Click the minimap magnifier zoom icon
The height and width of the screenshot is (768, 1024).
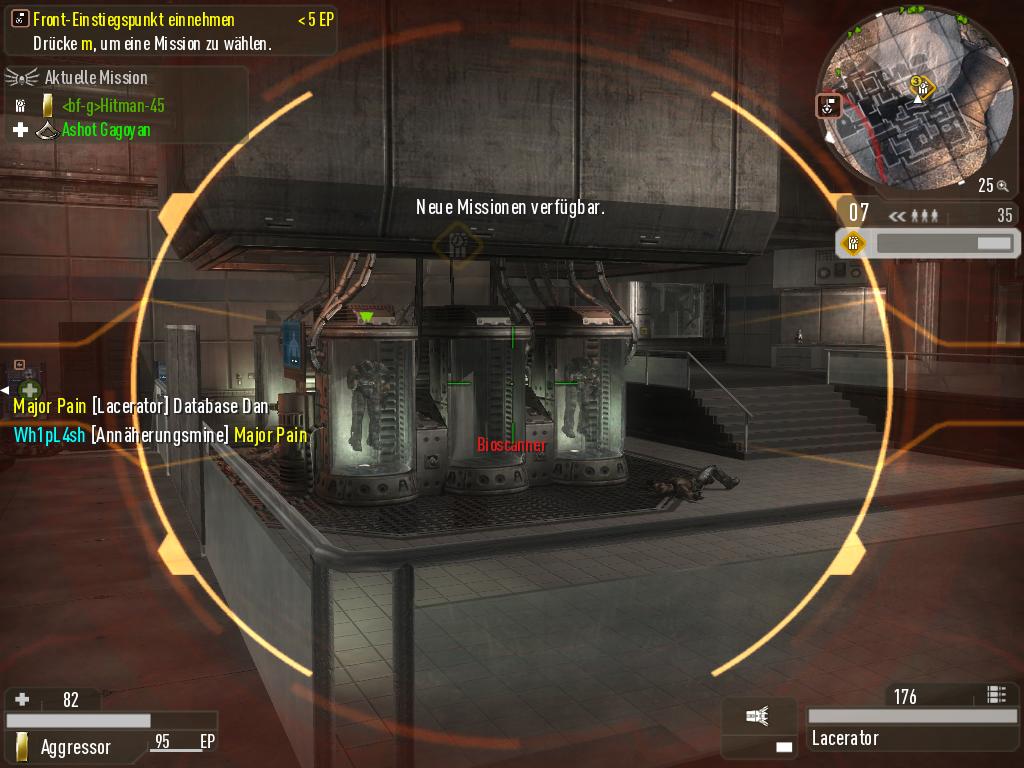[x=1001, y=185]
